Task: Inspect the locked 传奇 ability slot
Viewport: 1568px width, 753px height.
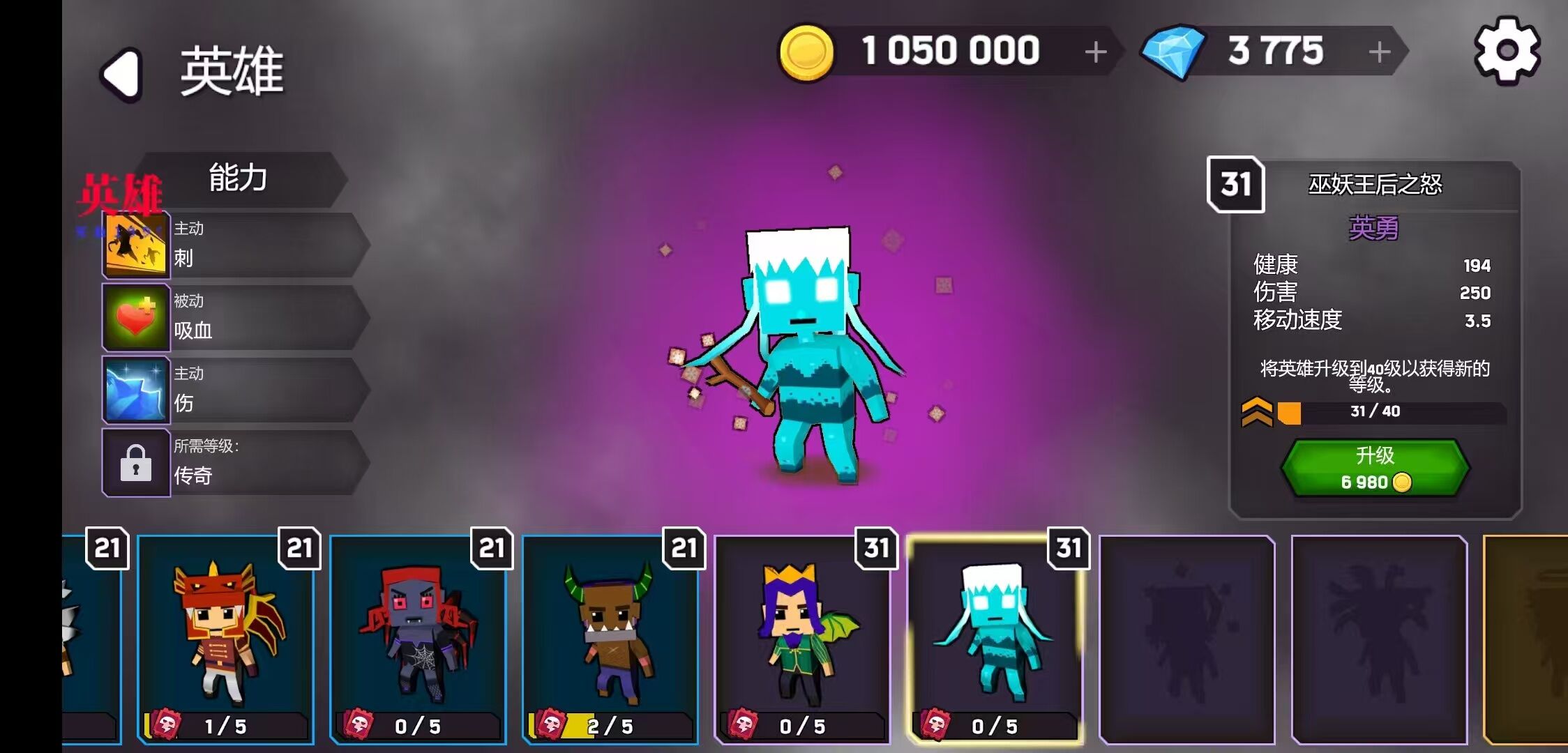Action: coord(234,463)
